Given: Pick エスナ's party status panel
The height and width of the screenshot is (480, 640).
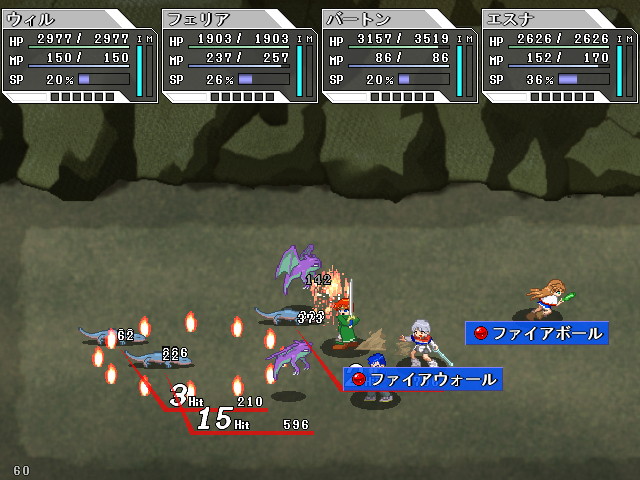Looking at the screenshot, I should click(559, 55).
